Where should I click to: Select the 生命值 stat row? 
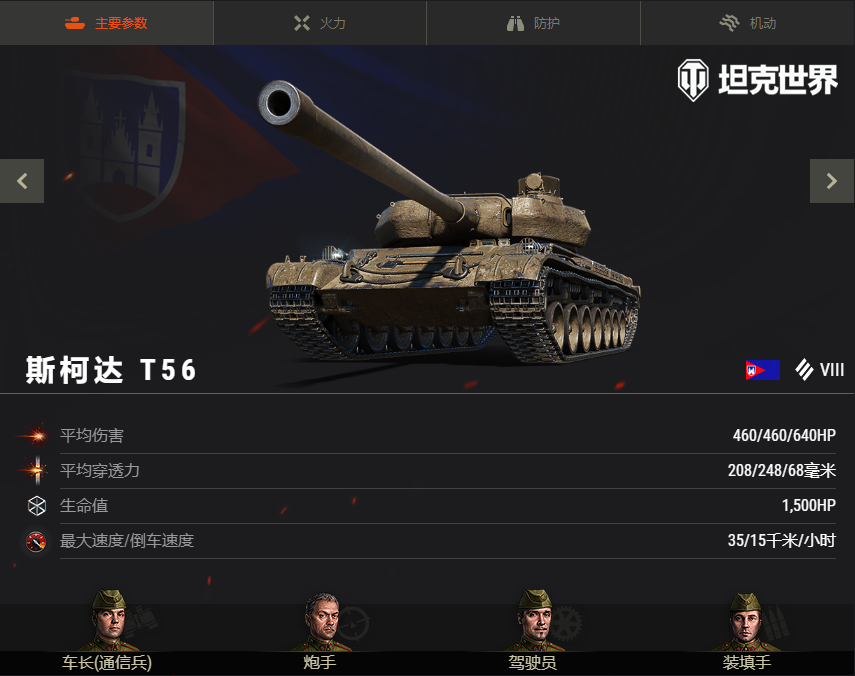pos(427,506)
